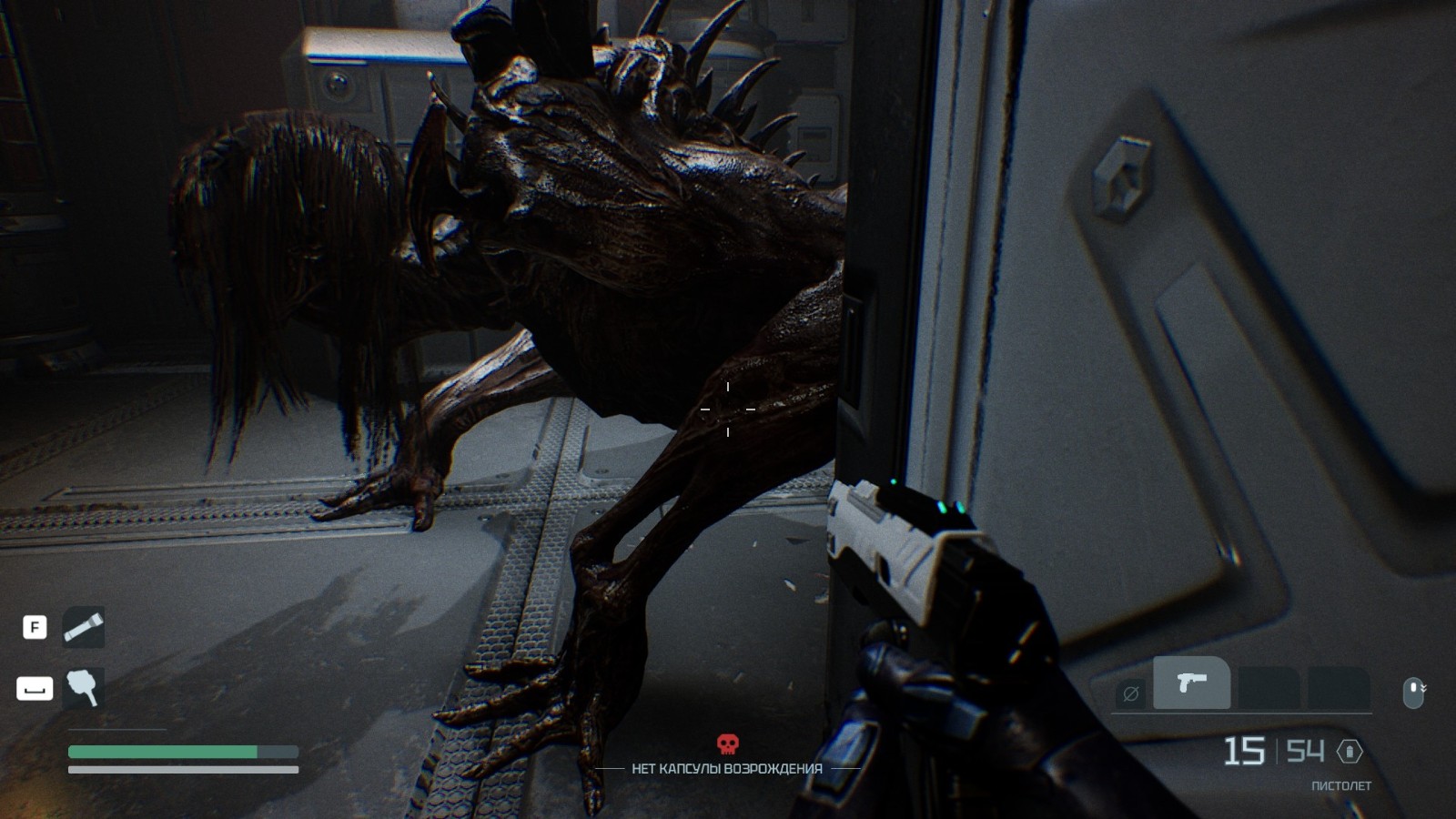Choose the unarmed empty-set slot
Viewport: 1456px width, 819px height.
1131,694
